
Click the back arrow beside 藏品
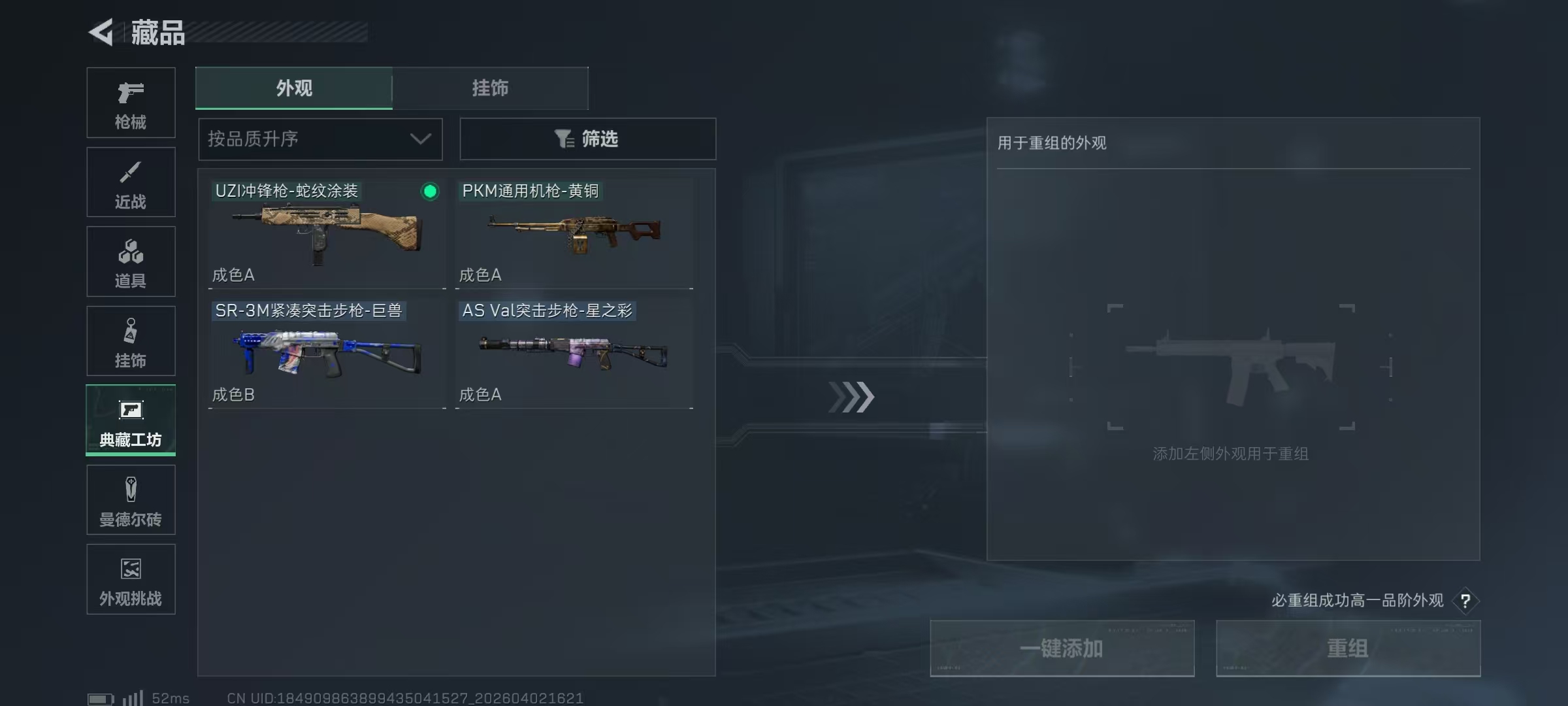(x=103, y=32)
